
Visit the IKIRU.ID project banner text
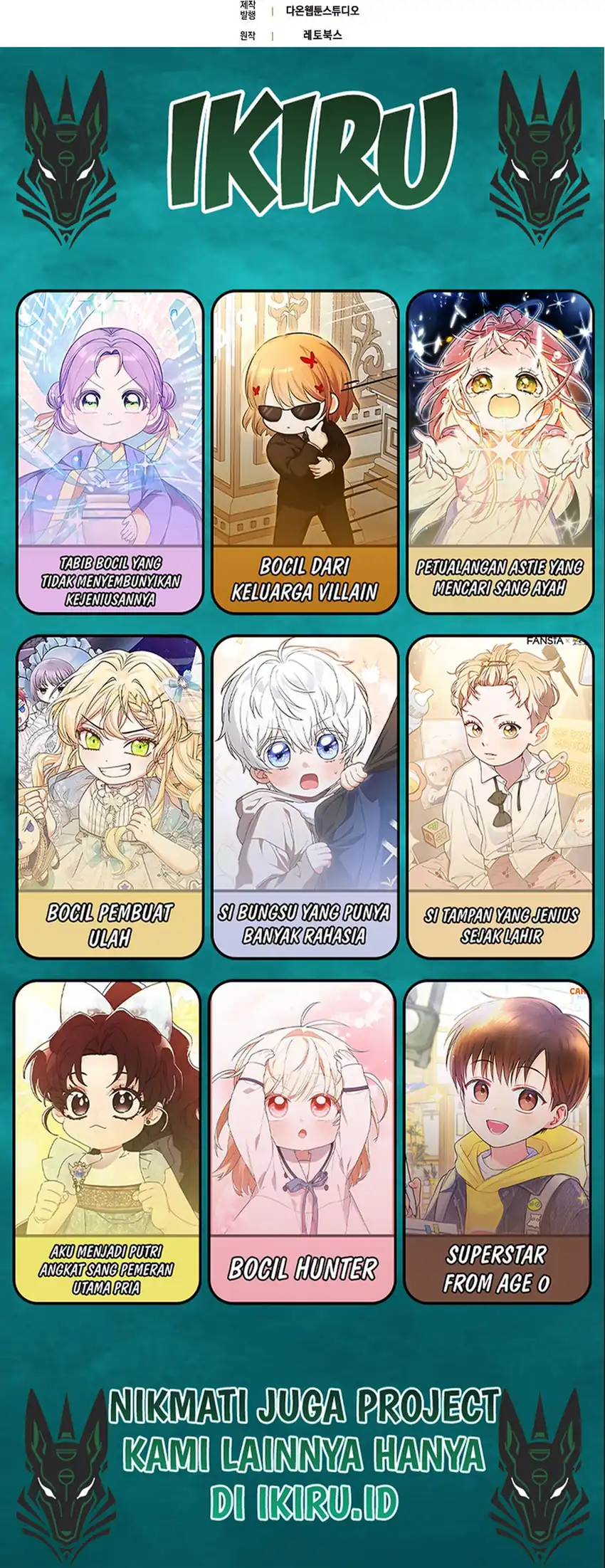tap(304, 1454)
